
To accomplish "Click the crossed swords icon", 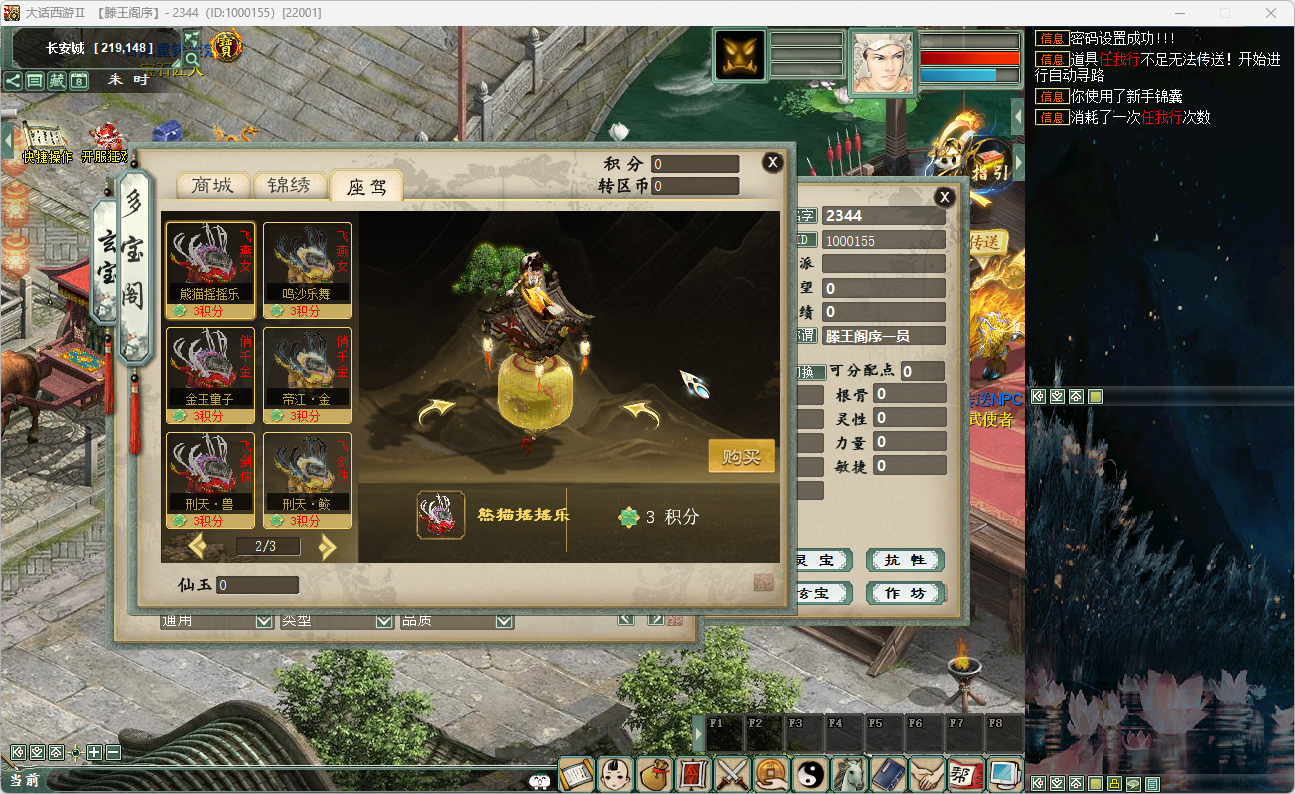I will pyautogui.click(x=733, y=774).
